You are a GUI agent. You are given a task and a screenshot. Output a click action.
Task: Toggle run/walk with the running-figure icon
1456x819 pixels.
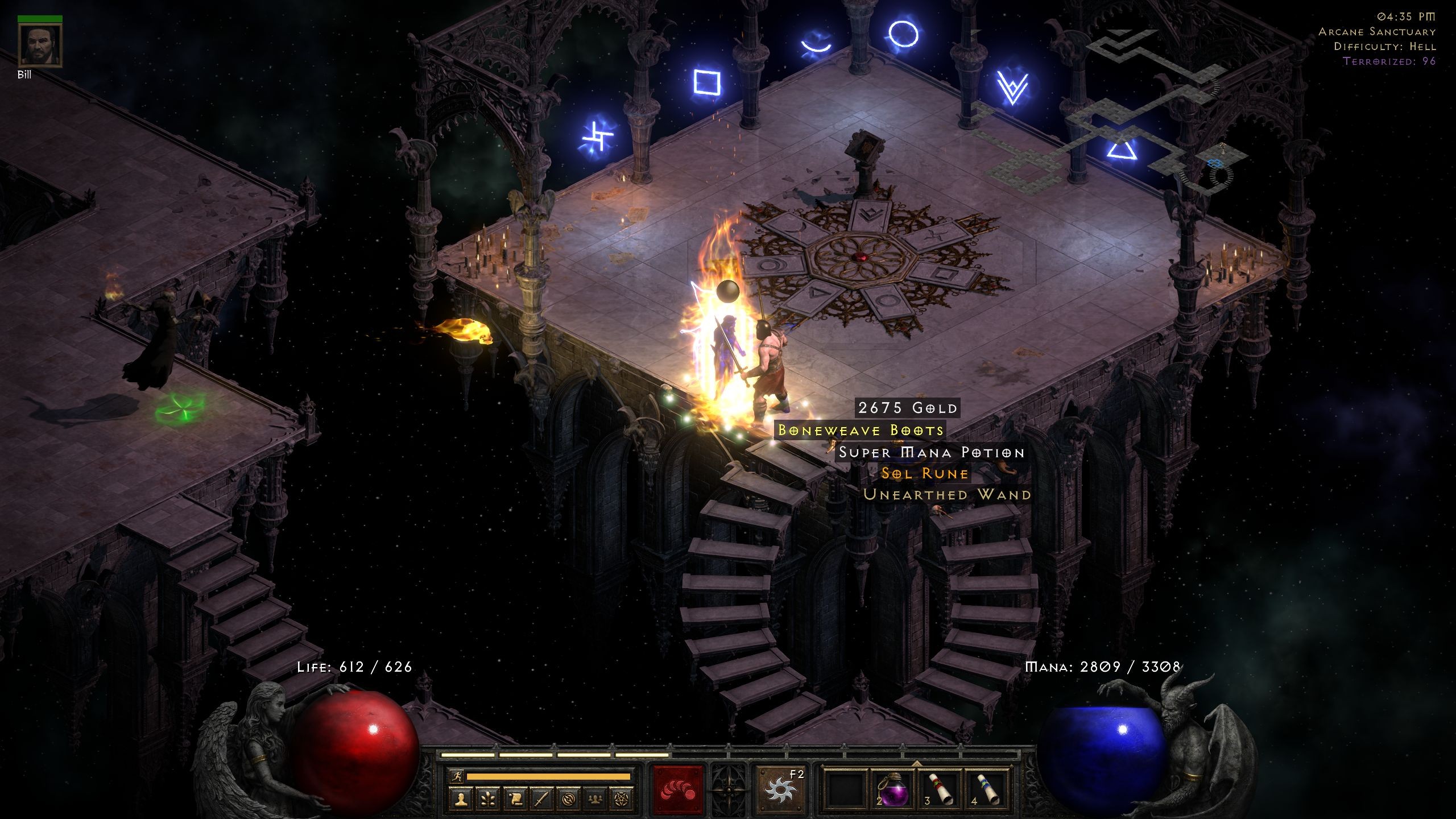(x=458, y=776)
